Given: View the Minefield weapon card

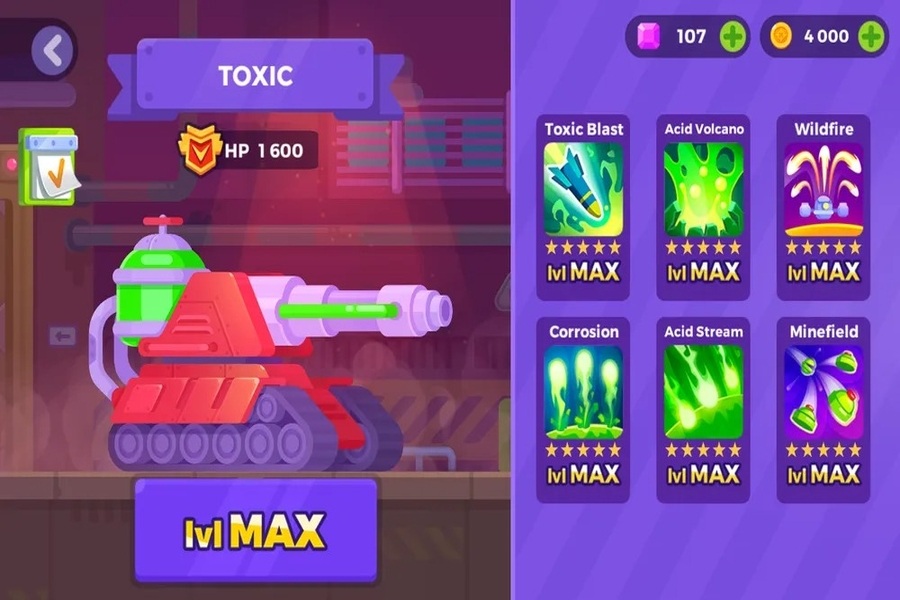Looking at the screenshot, I should tap(823, 410).
